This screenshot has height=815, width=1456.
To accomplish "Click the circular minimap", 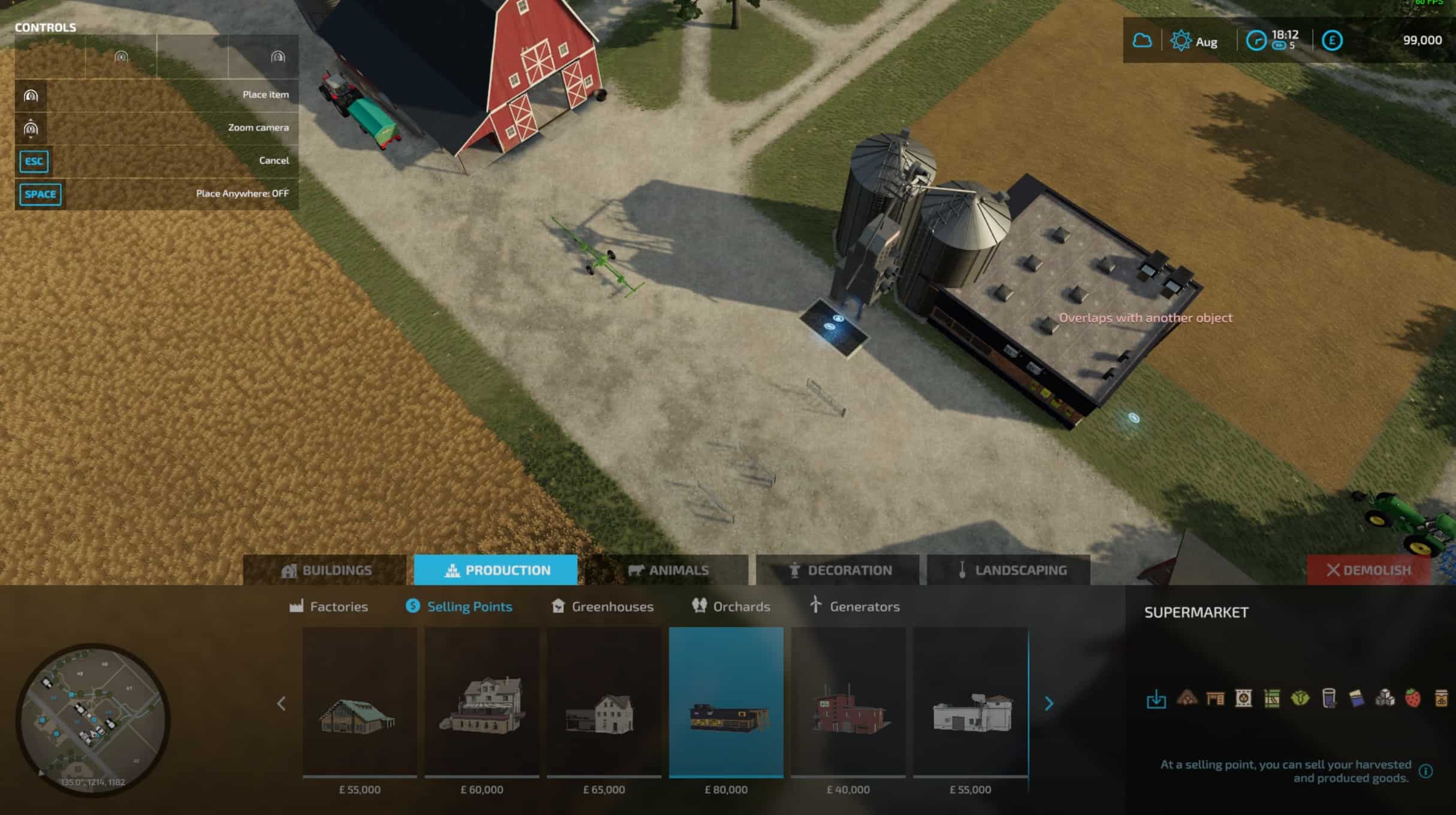I will [x=93, y=719].
